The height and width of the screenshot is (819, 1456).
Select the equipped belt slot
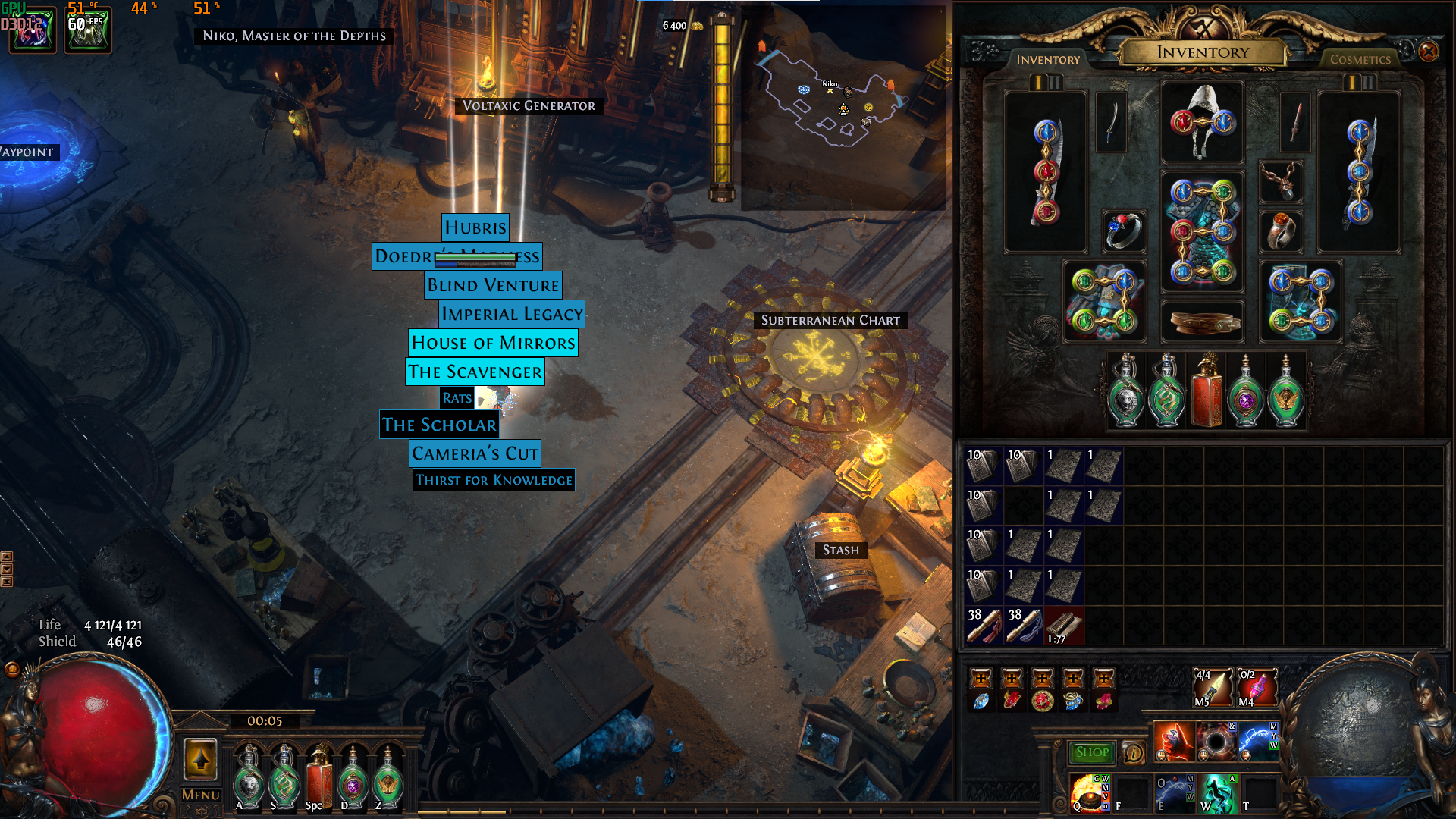click(1203, 322)
